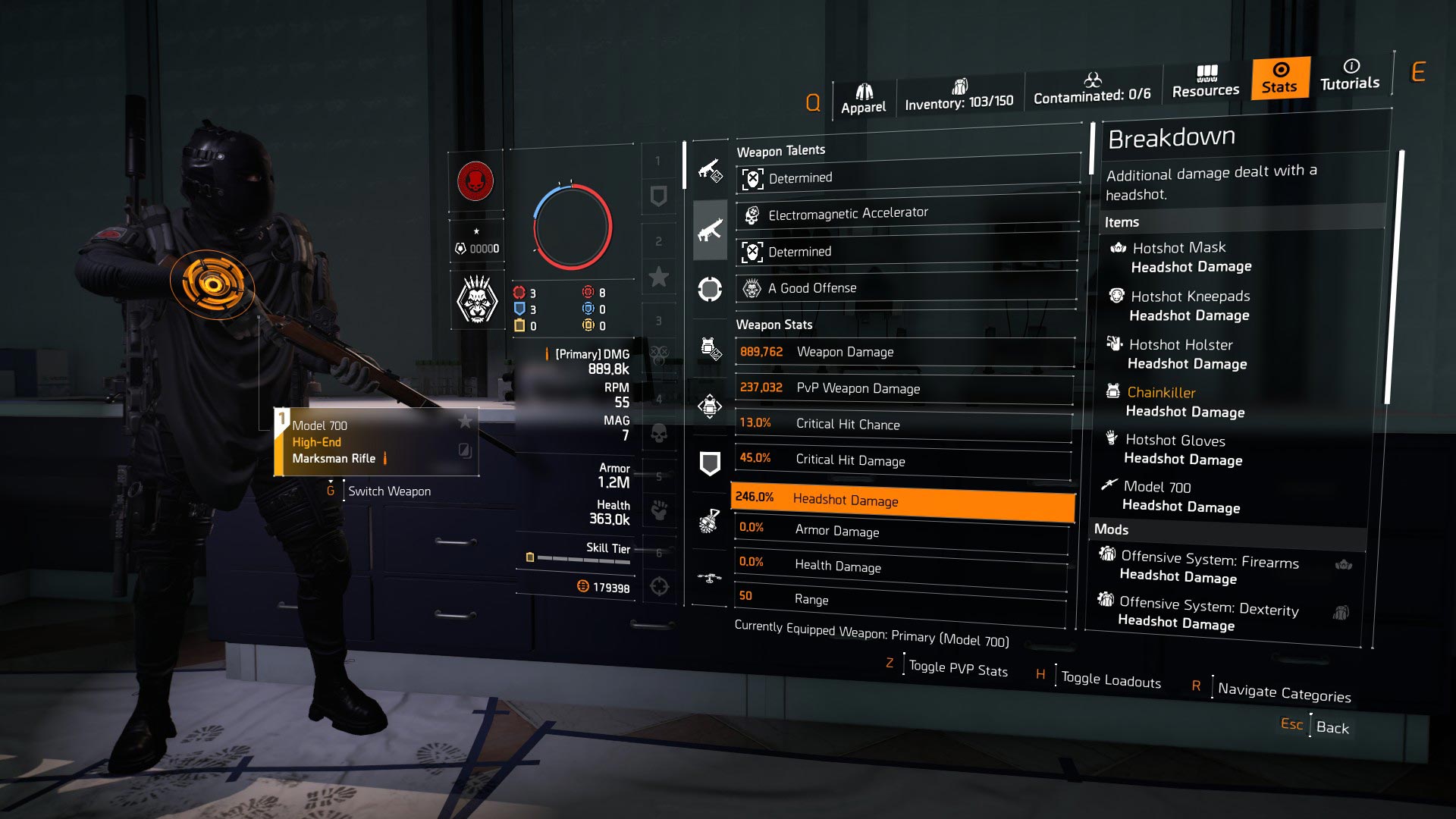The image size is (1456, 819).
Task: Open the Apparel tab
Action: click(863, 99)
